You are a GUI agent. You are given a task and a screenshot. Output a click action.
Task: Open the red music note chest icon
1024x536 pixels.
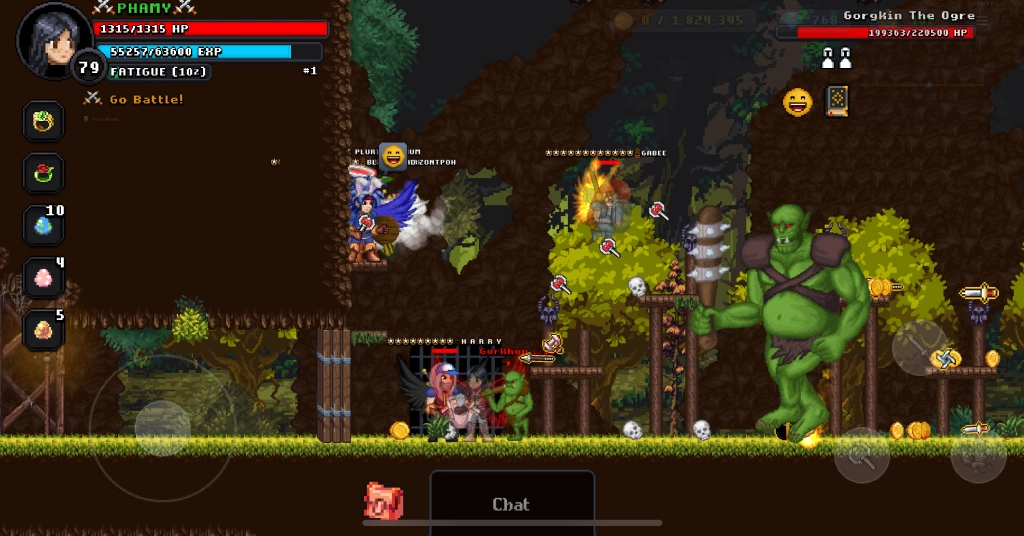pos(383,500)
